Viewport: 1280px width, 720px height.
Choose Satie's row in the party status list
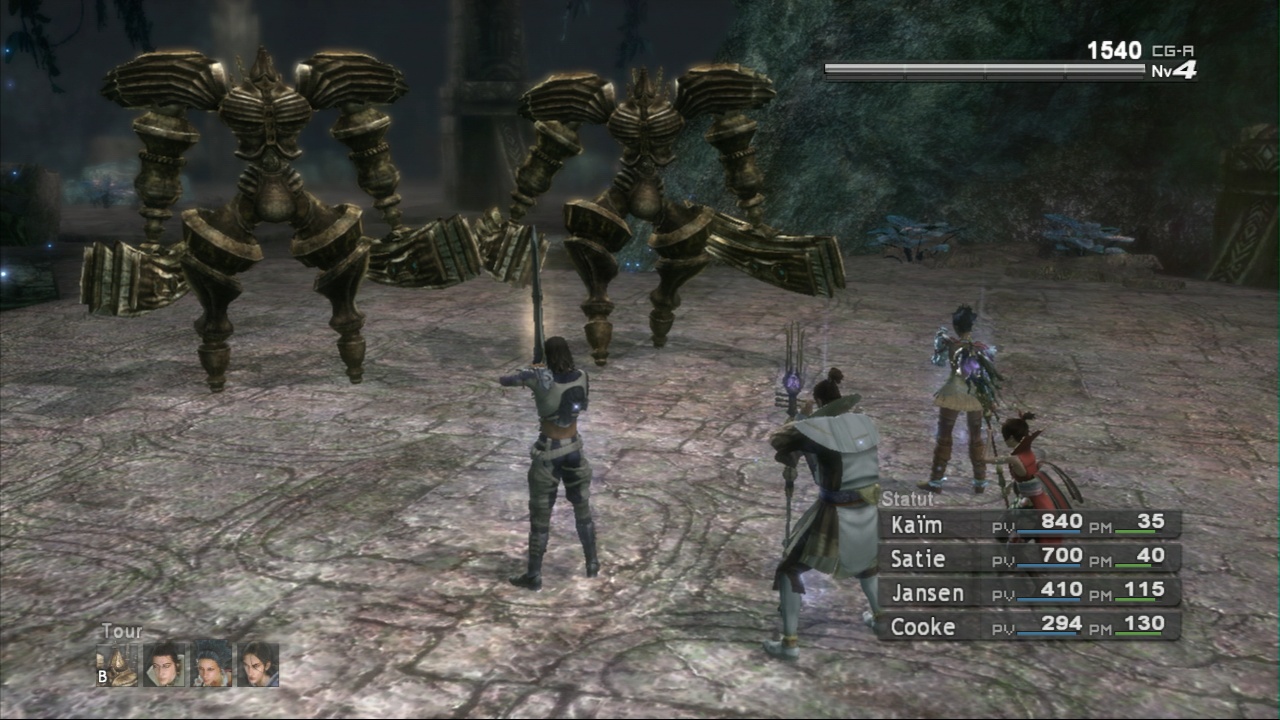click(1029, 558)
